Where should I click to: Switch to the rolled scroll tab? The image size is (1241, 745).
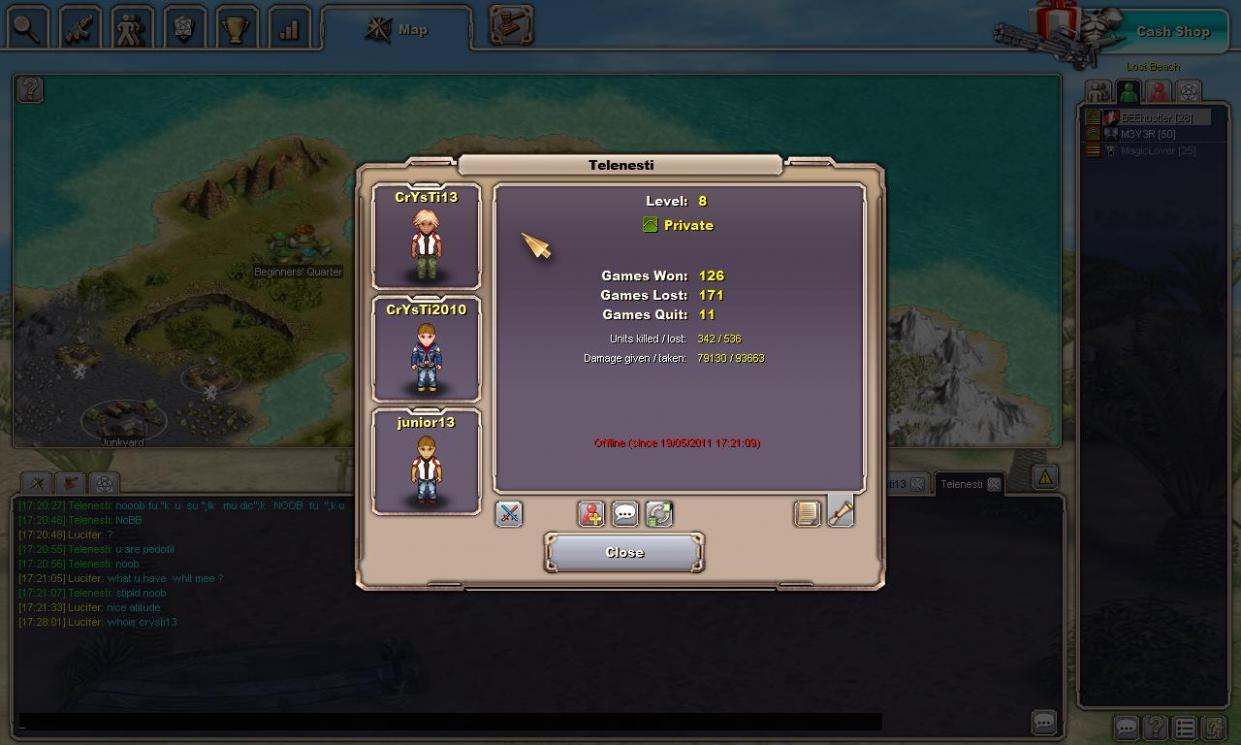pyautogui.click(x=840, y=512)
